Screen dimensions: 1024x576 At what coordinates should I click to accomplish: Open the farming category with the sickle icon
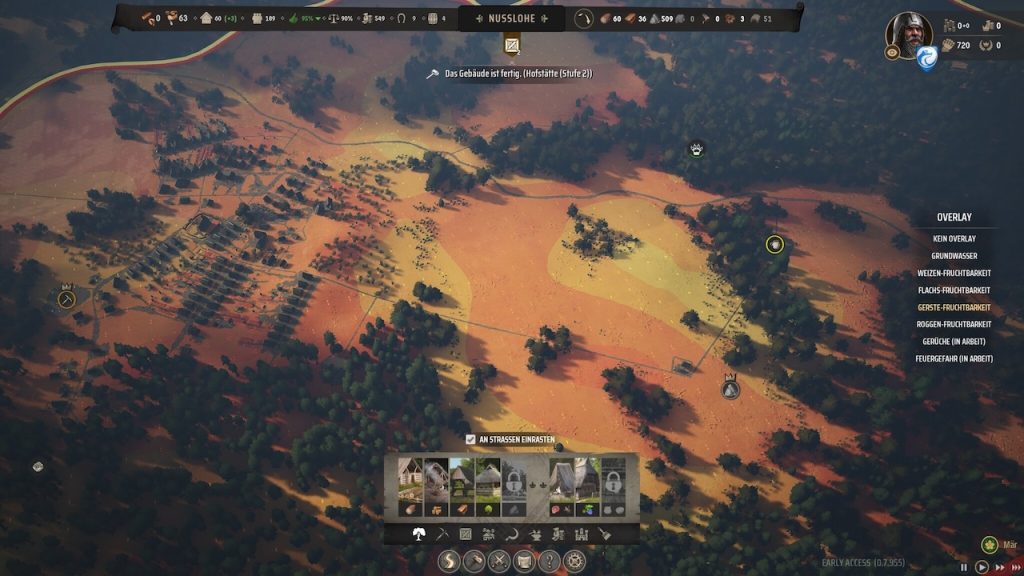pos(511,535)
